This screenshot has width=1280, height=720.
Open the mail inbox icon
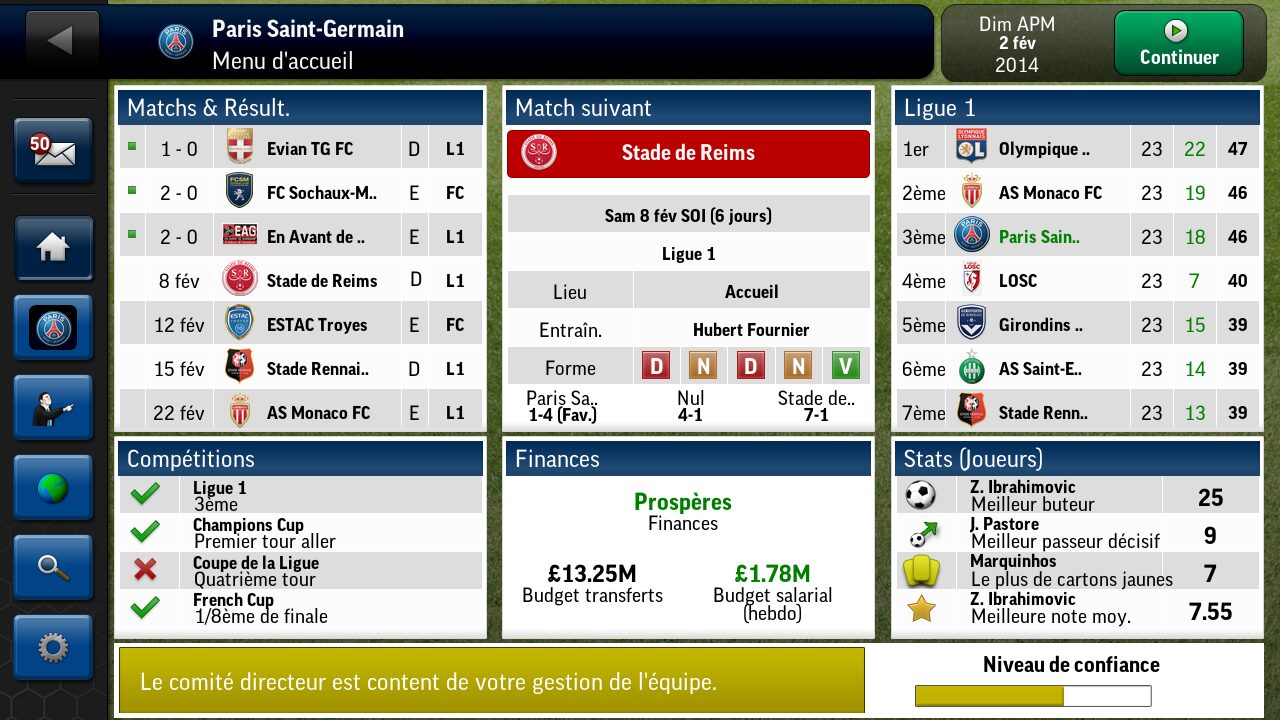point(53,151)
